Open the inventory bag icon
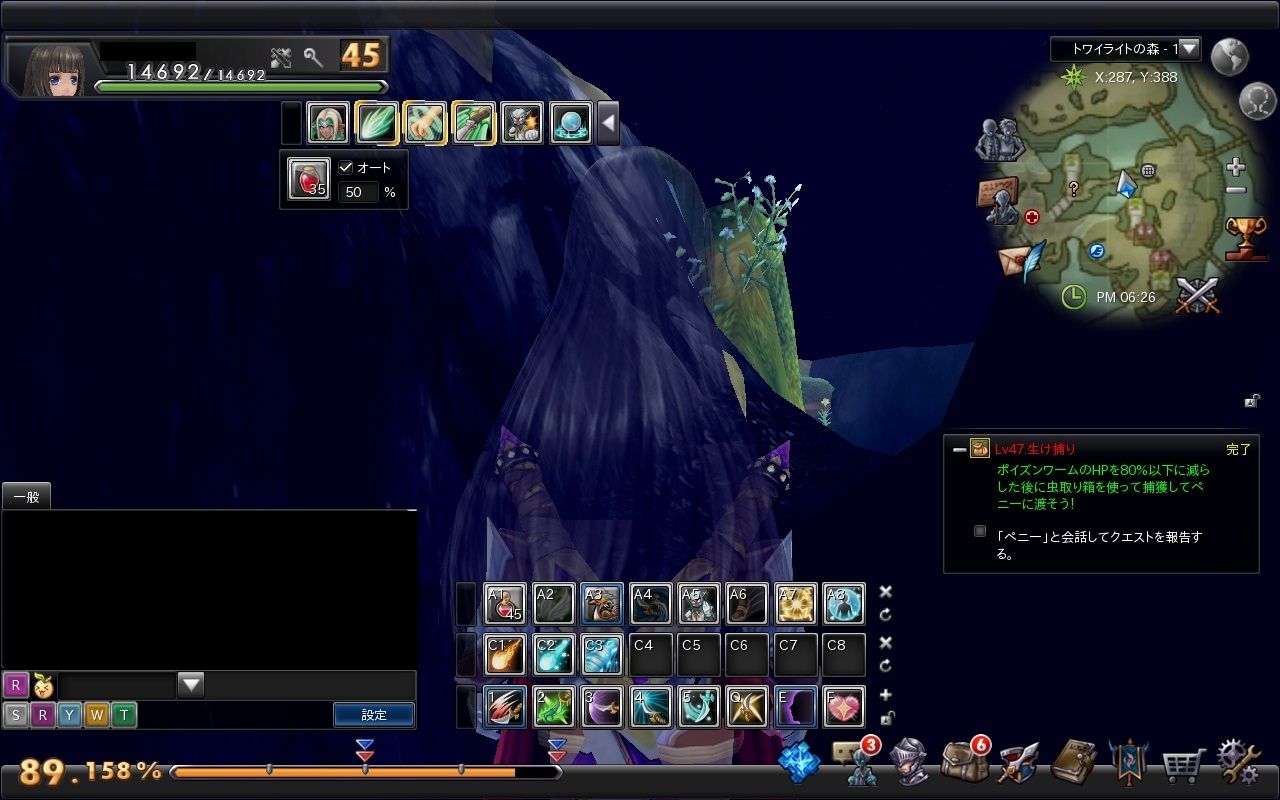The image size is (1280, 800). [x=963, y=763]
